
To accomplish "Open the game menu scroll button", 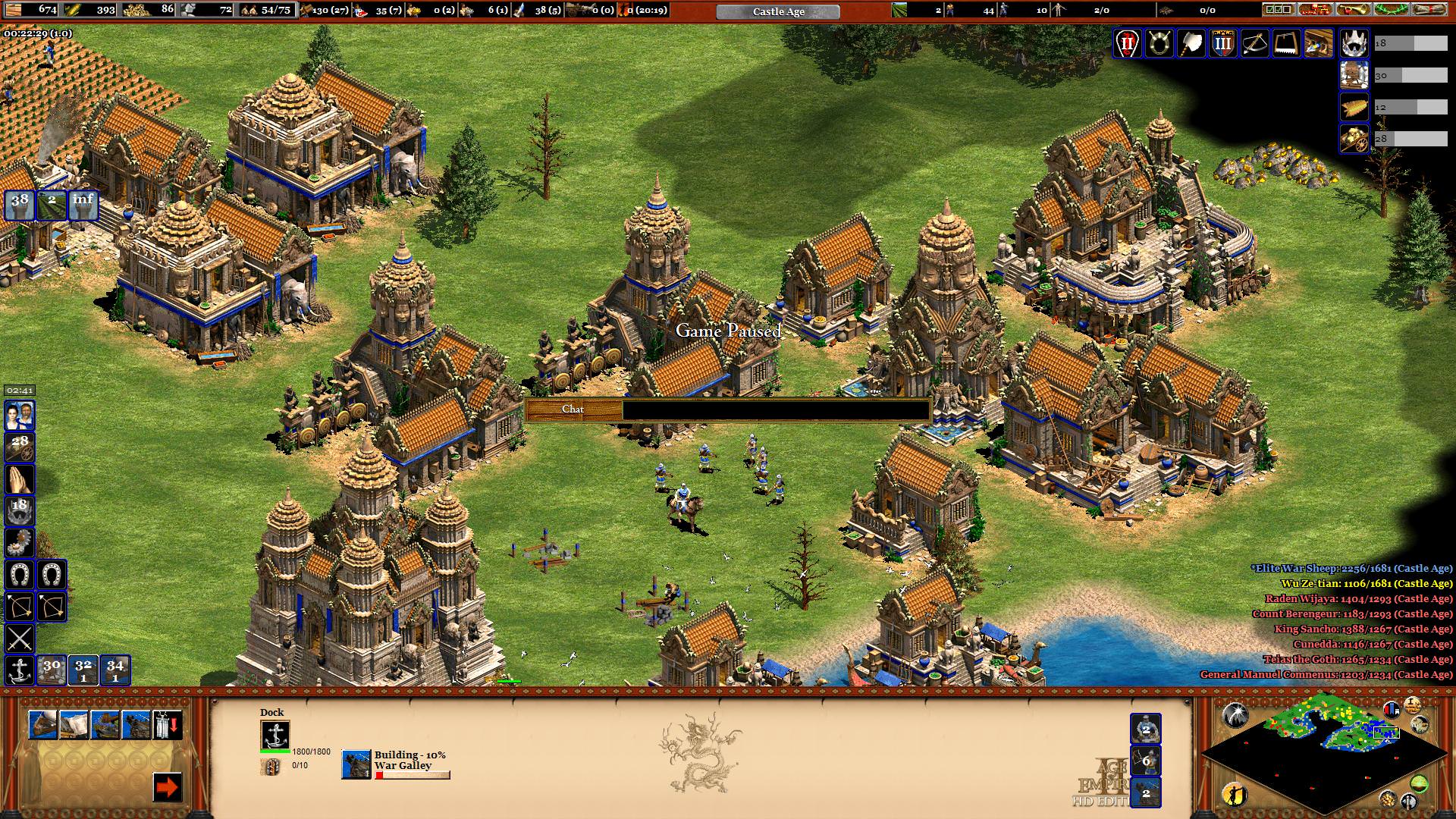I will [x=1429, y=10].
